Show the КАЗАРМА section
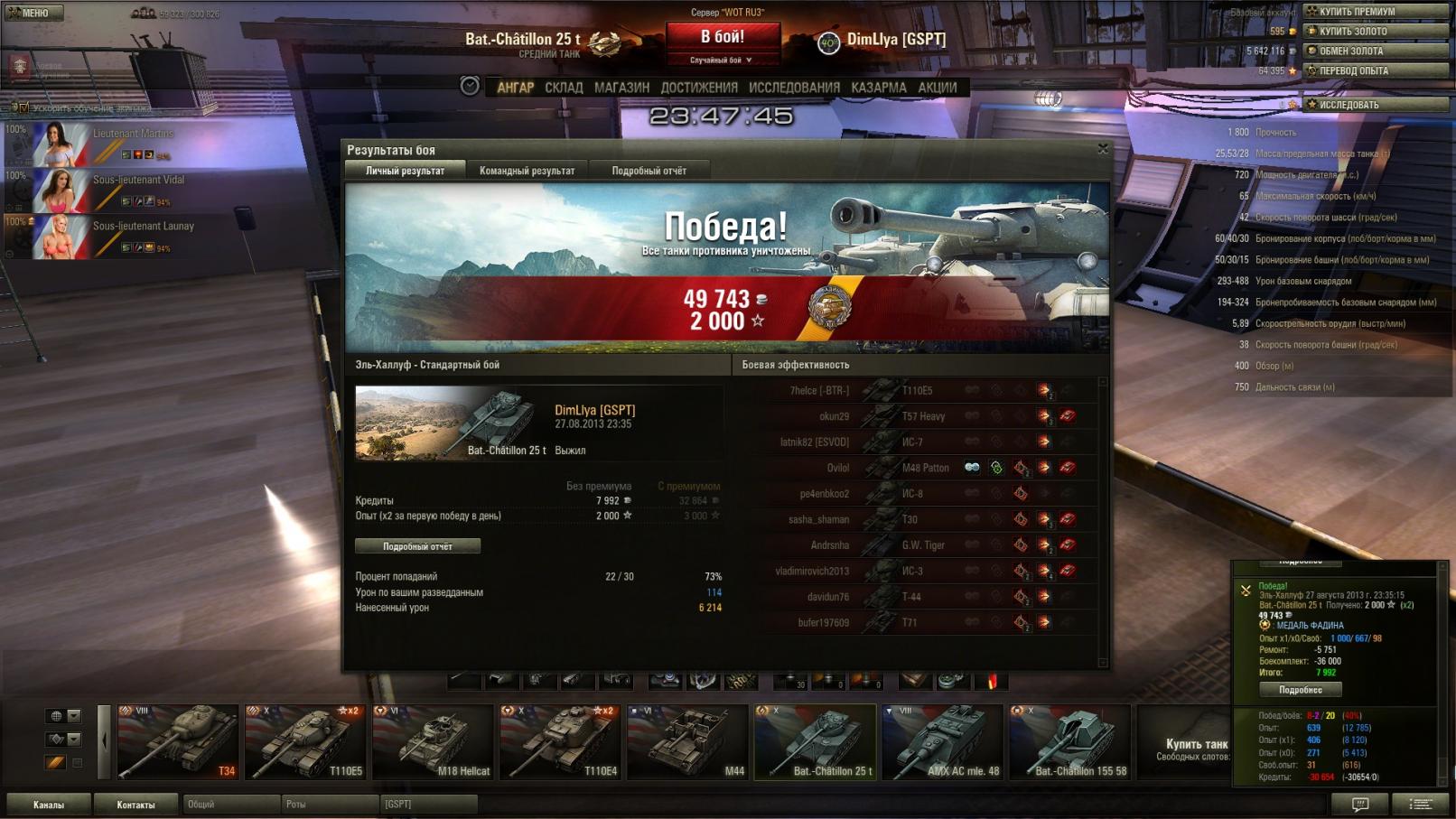 [x=878, y=88]
